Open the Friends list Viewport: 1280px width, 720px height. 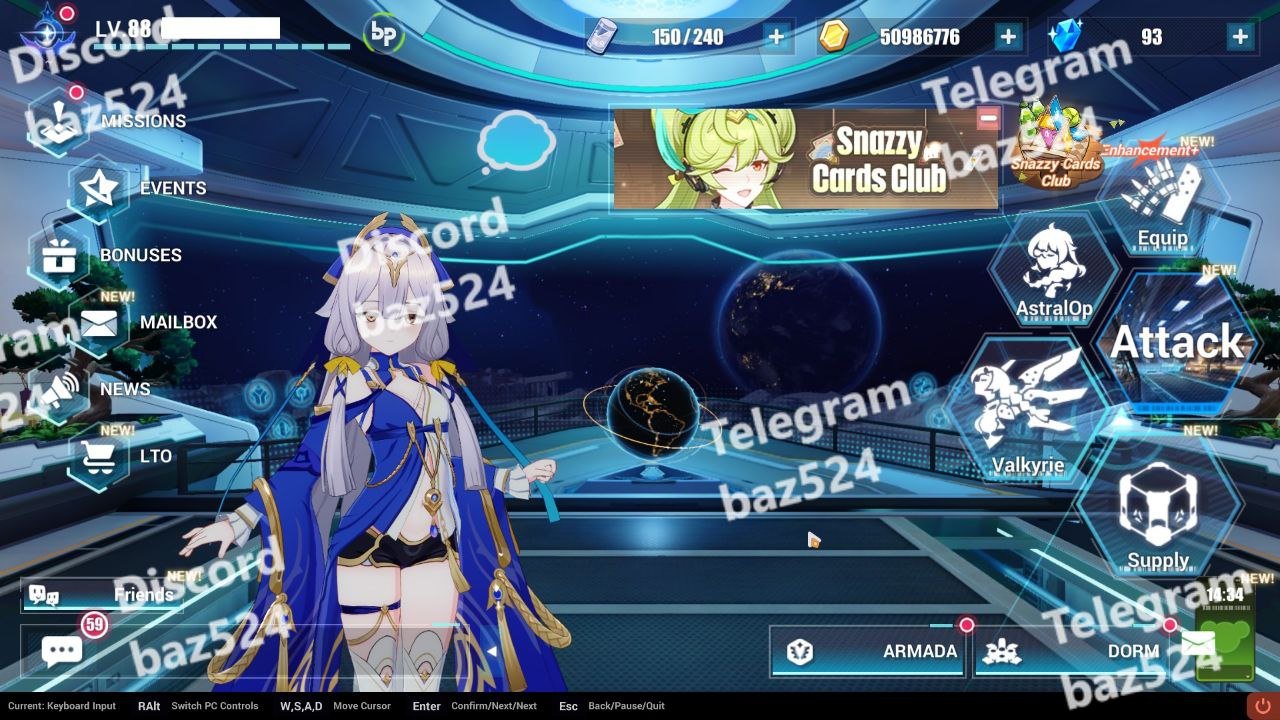[x=102, y=595]
